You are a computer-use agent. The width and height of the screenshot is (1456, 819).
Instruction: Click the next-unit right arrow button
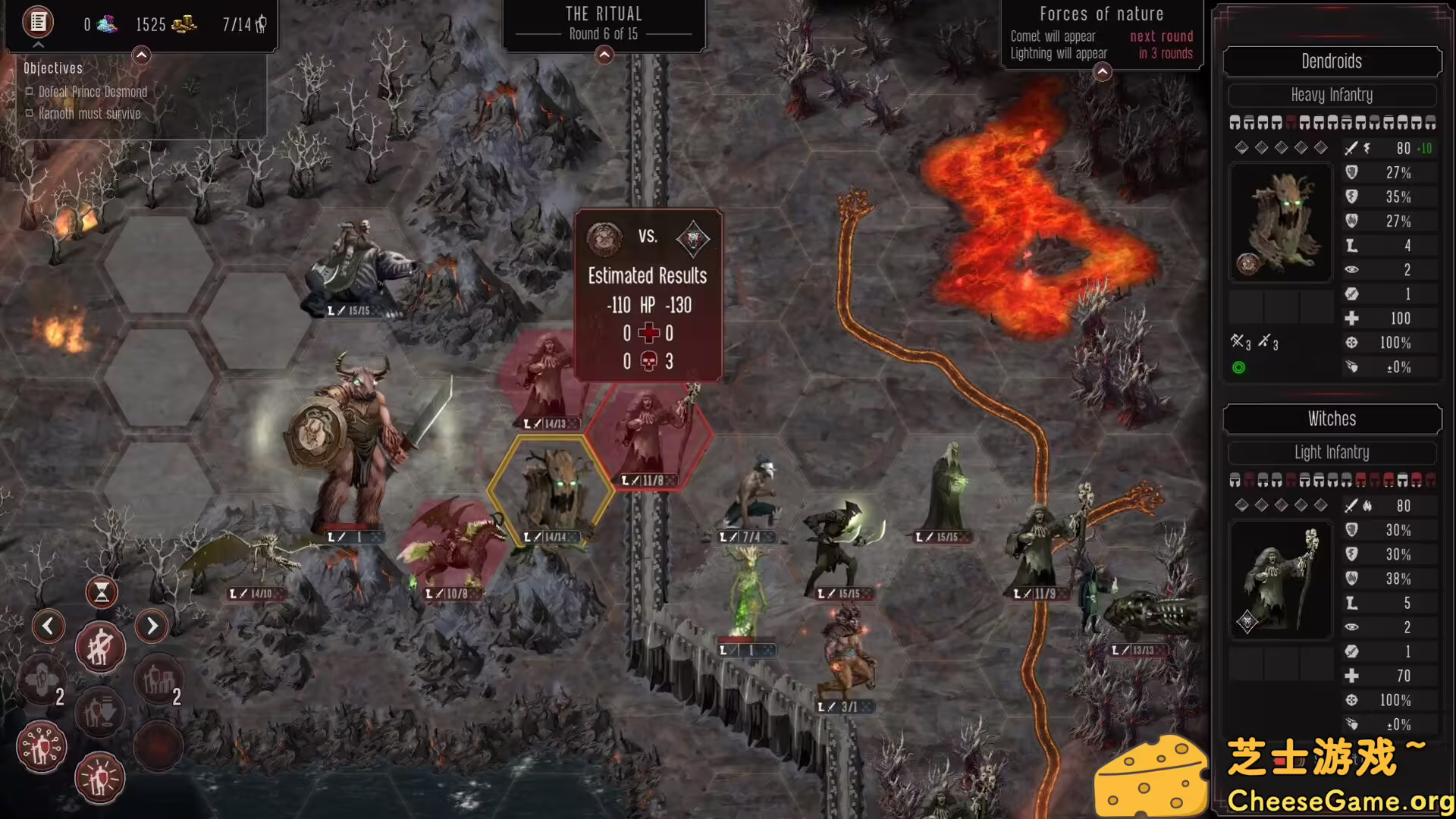click(152, 625)
